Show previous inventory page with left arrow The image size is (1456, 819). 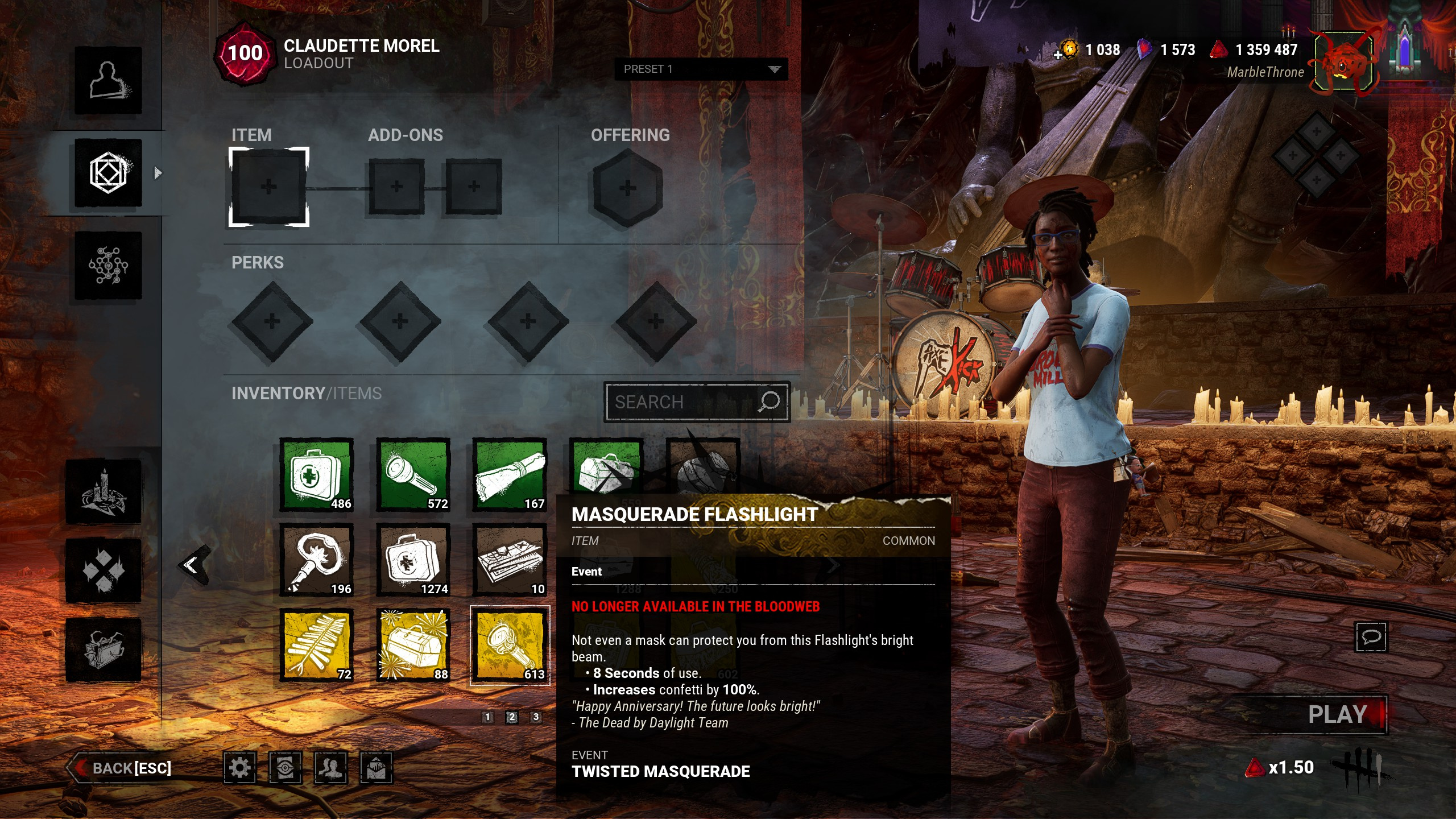(x=192, y=565)
